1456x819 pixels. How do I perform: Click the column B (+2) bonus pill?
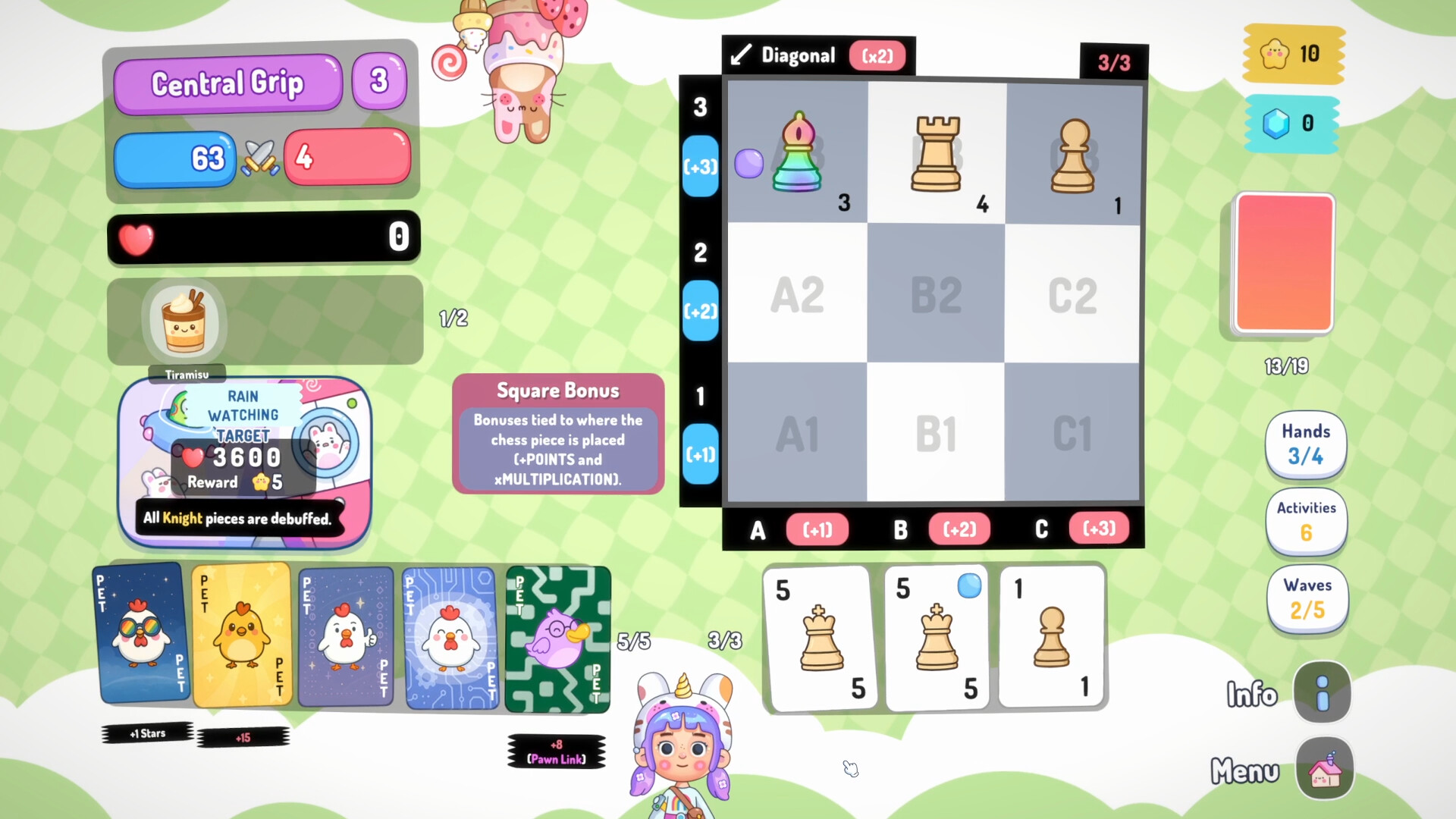pyautogui.click(x=959, y=529)
